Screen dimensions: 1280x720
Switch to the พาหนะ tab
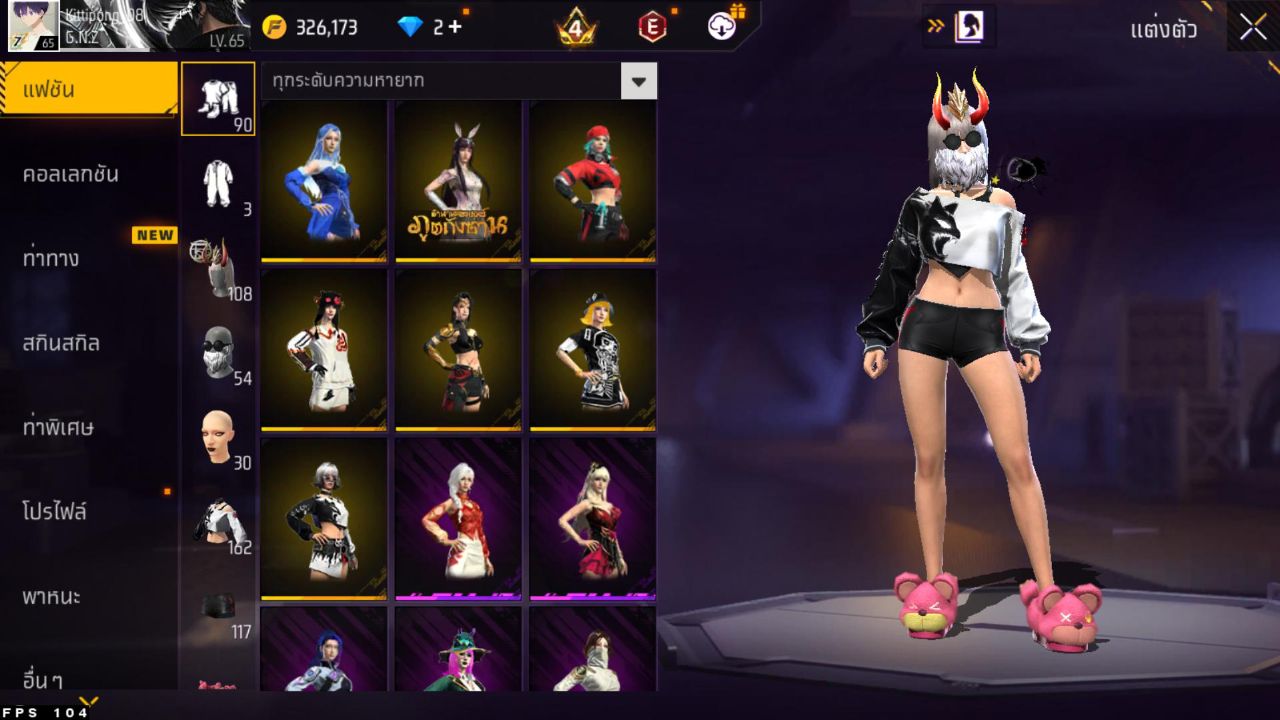click(x=52, y=597)
